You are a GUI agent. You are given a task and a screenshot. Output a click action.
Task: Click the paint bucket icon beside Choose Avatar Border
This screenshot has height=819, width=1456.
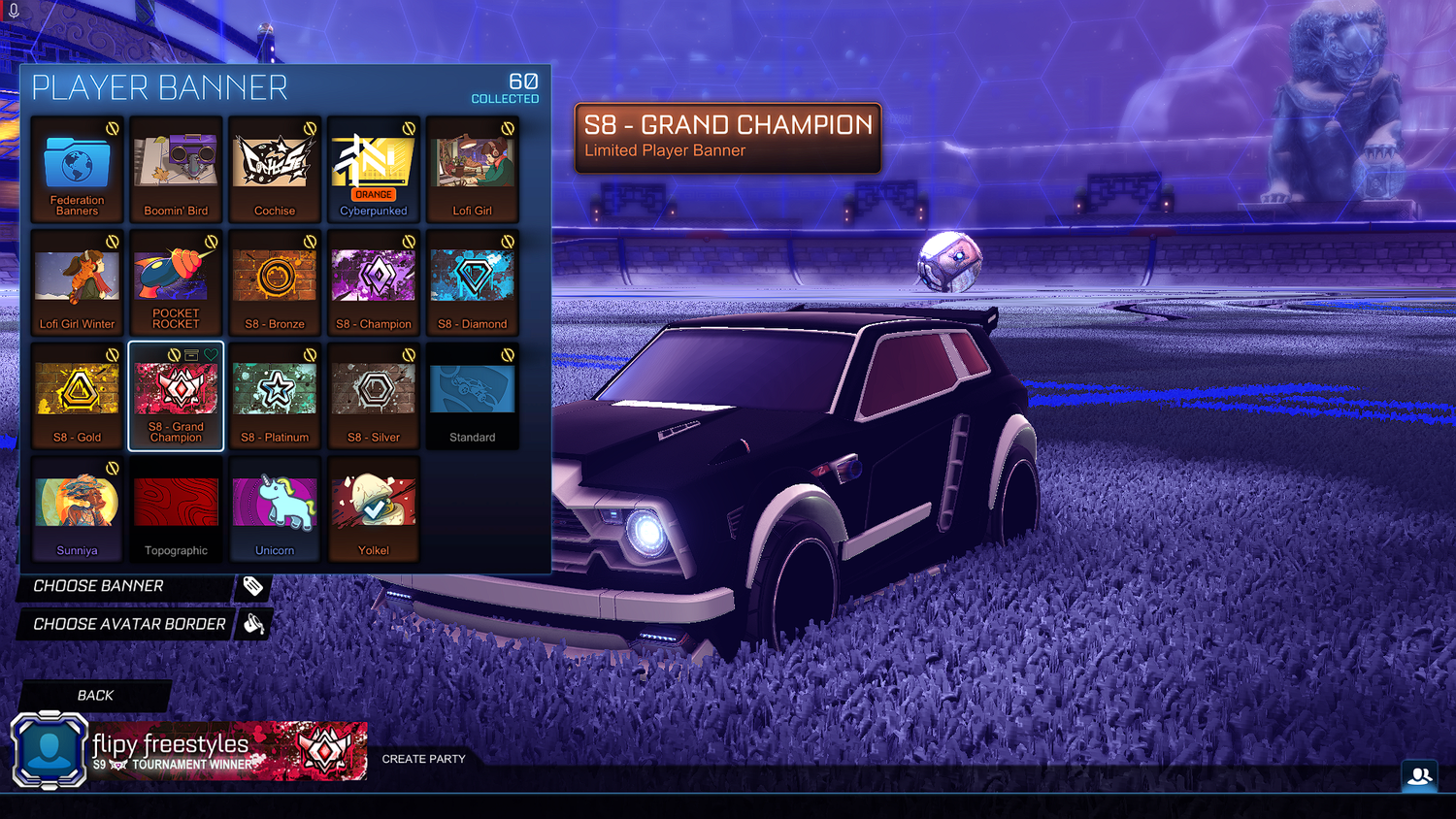point(253,624)
